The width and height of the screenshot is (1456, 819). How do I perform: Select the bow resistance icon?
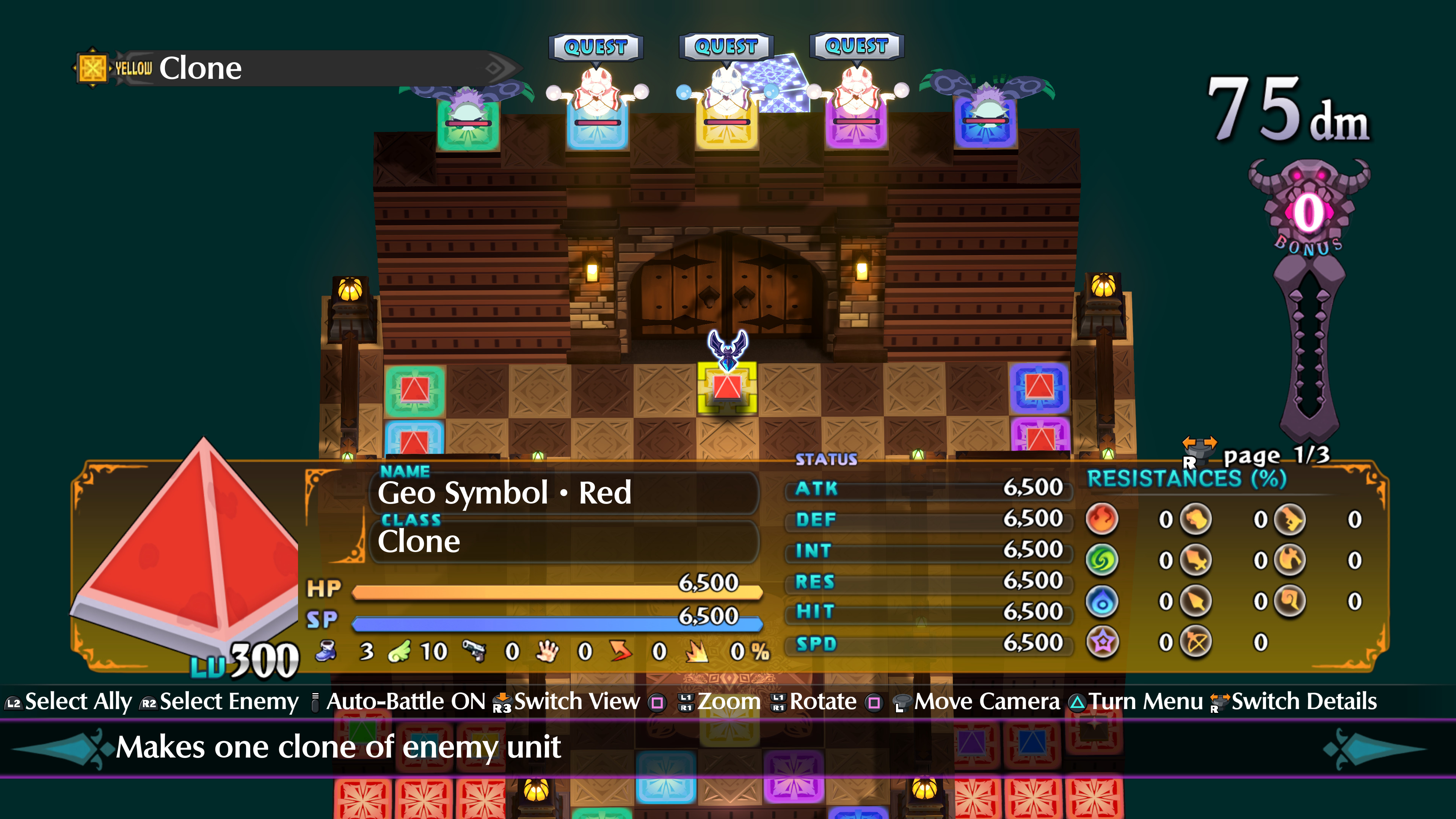click(x=1196, y=641)
